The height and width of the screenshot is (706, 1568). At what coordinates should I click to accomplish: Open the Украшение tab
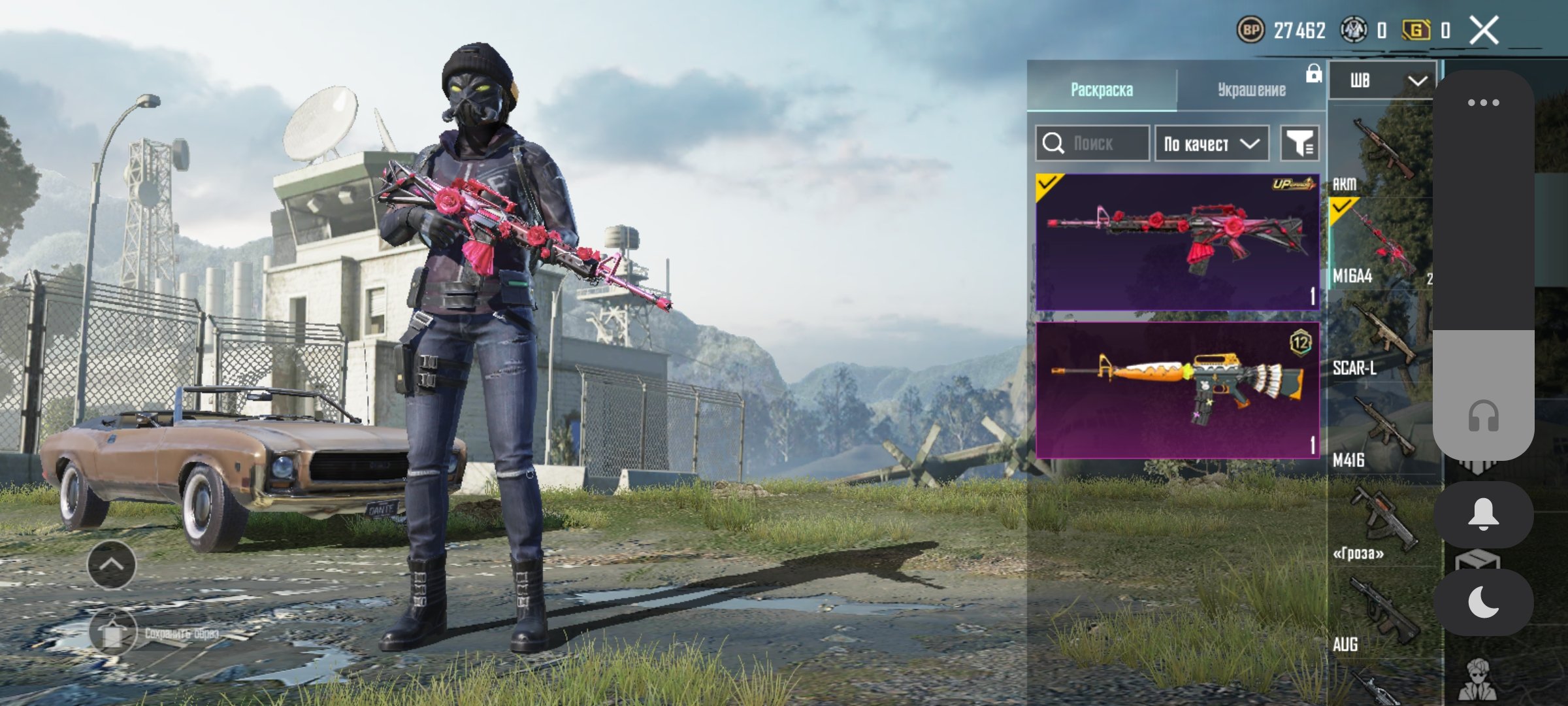1251,90
